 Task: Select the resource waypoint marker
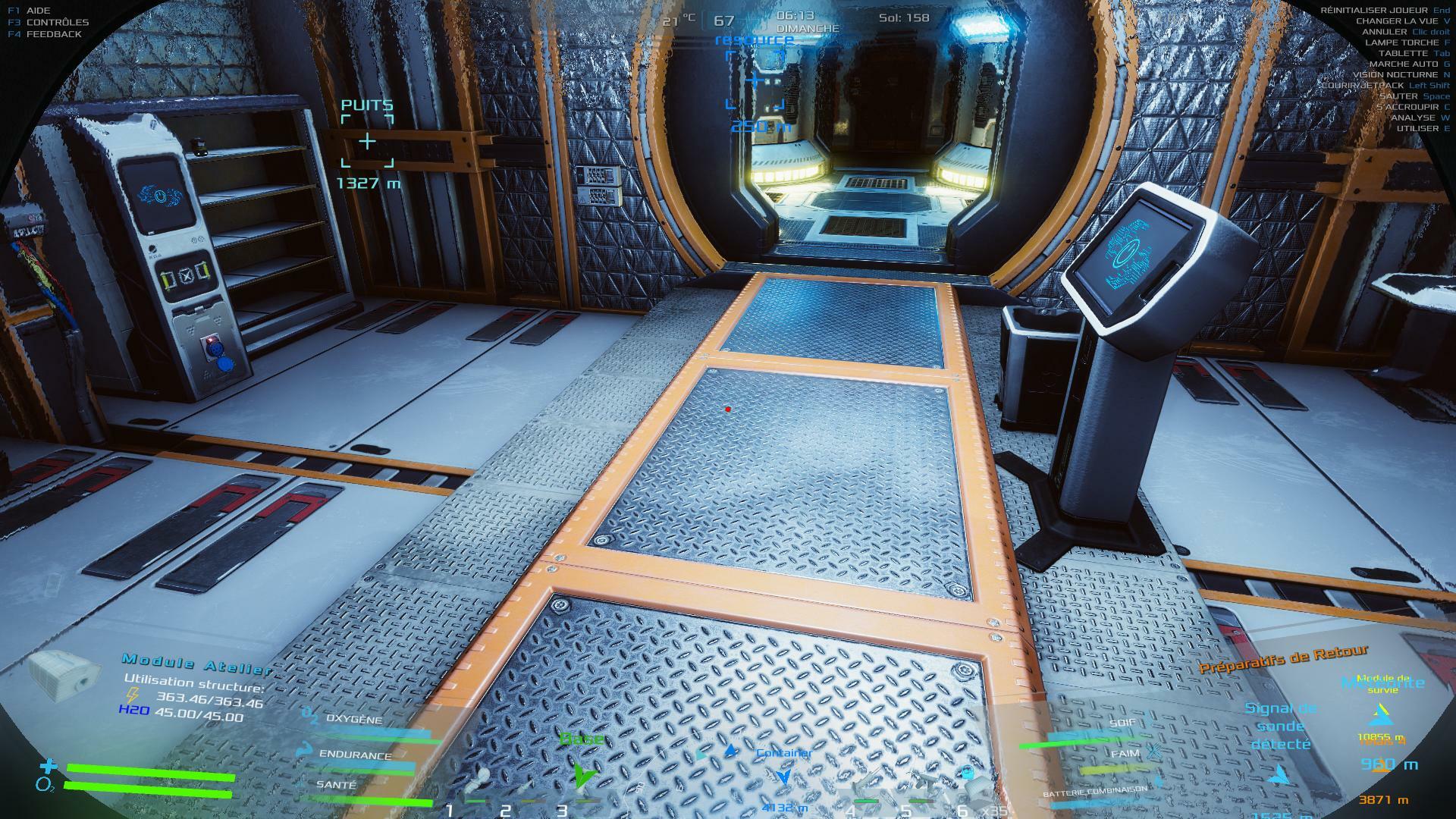(x=755, y=80)
